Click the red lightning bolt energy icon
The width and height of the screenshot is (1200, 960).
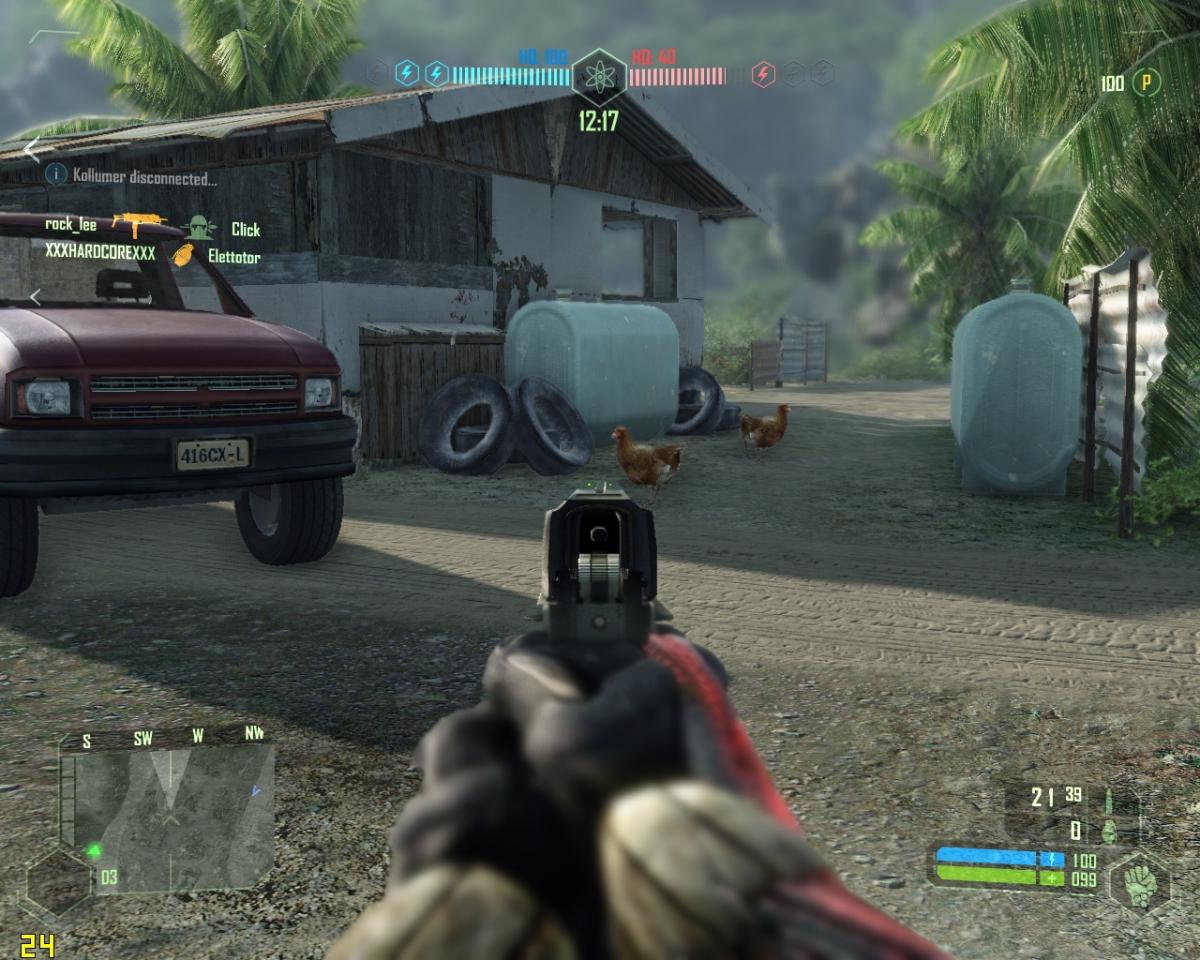click(x=763, y=74)
